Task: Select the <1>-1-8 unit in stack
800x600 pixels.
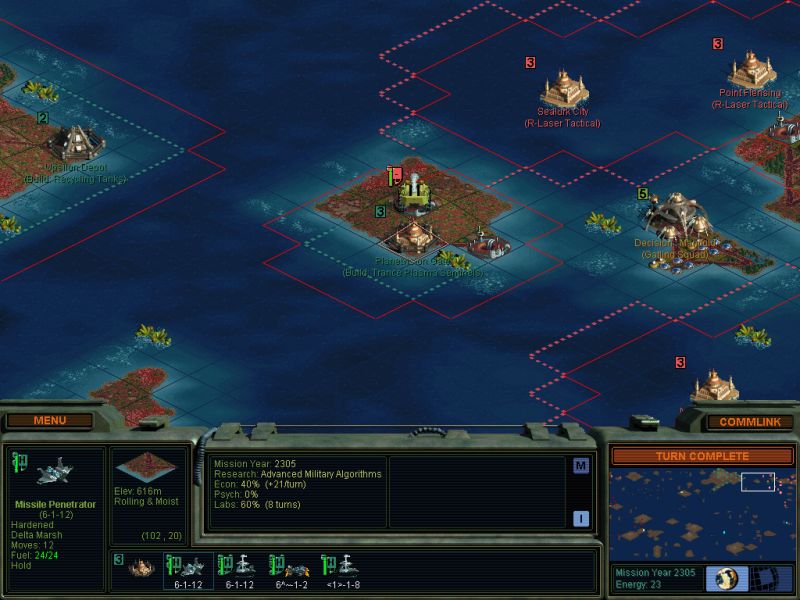Action: [x=342, y=568]
